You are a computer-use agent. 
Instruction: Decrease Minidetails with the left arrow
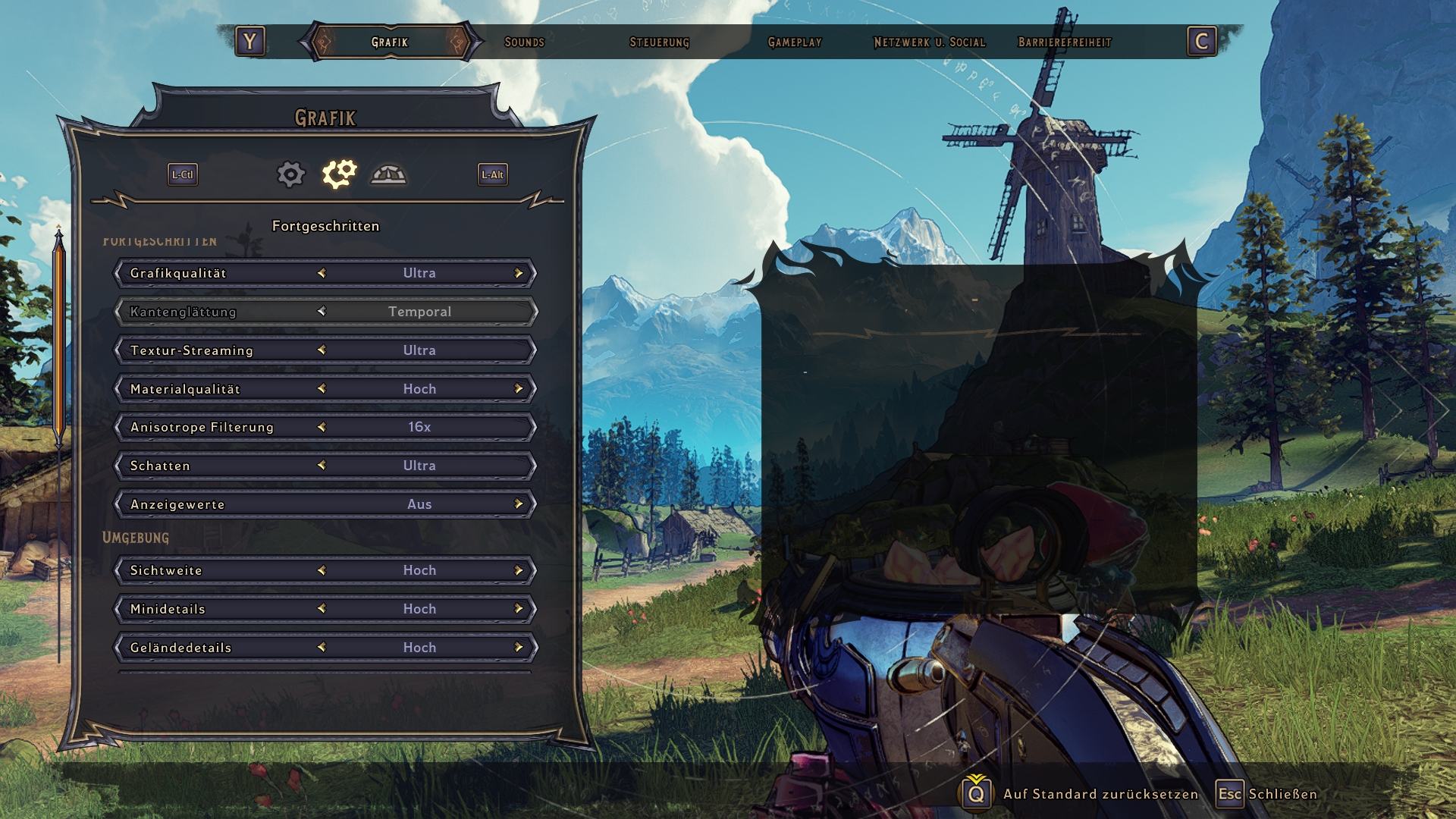(x=322, y=609)
